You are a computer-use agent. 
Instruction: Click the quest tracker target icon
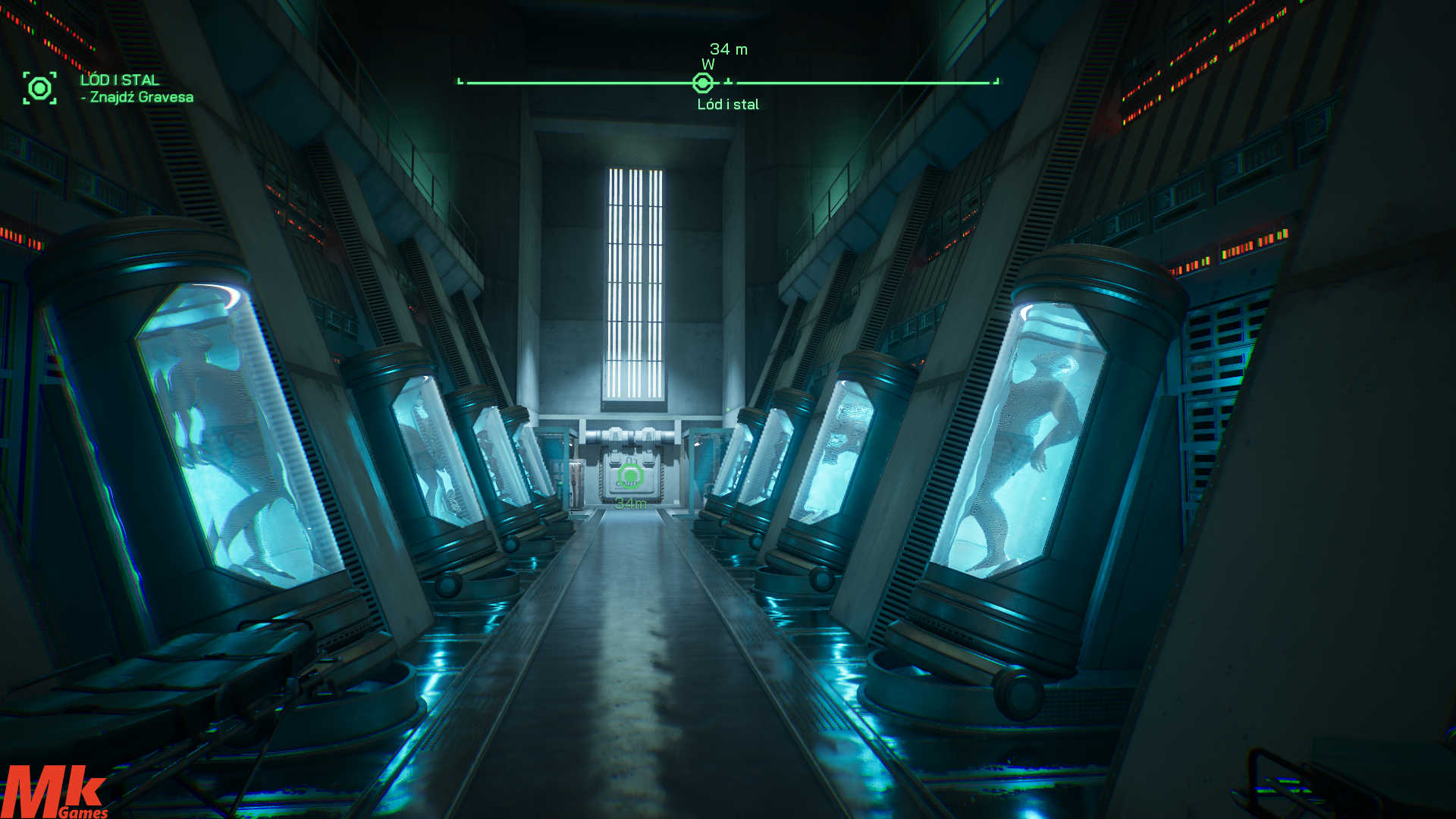(x=39, y=89)
